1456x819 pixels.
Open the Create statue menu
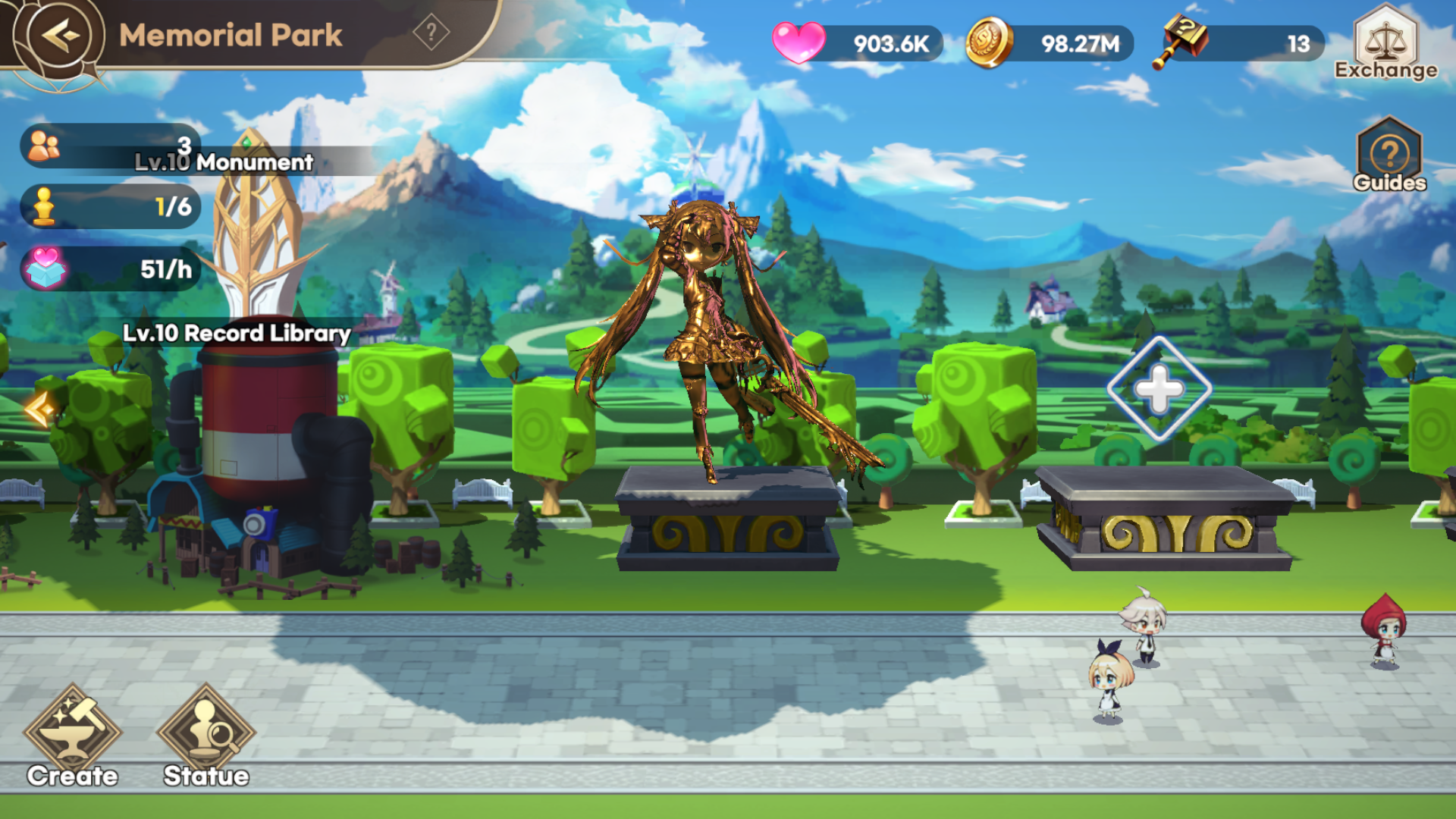73,736
